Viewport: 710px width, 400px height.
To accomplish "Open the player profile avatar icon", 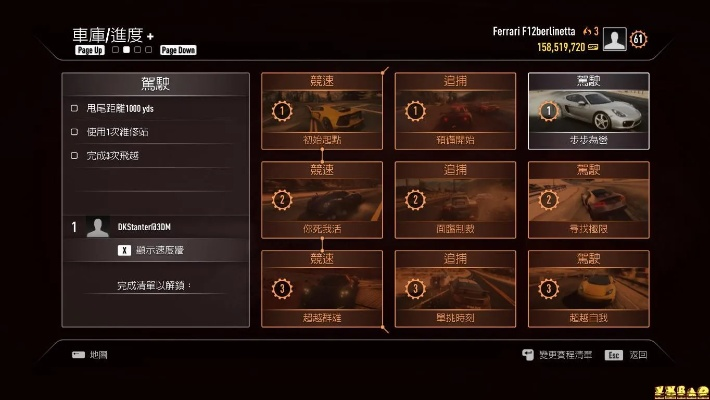I will (615, 40).
